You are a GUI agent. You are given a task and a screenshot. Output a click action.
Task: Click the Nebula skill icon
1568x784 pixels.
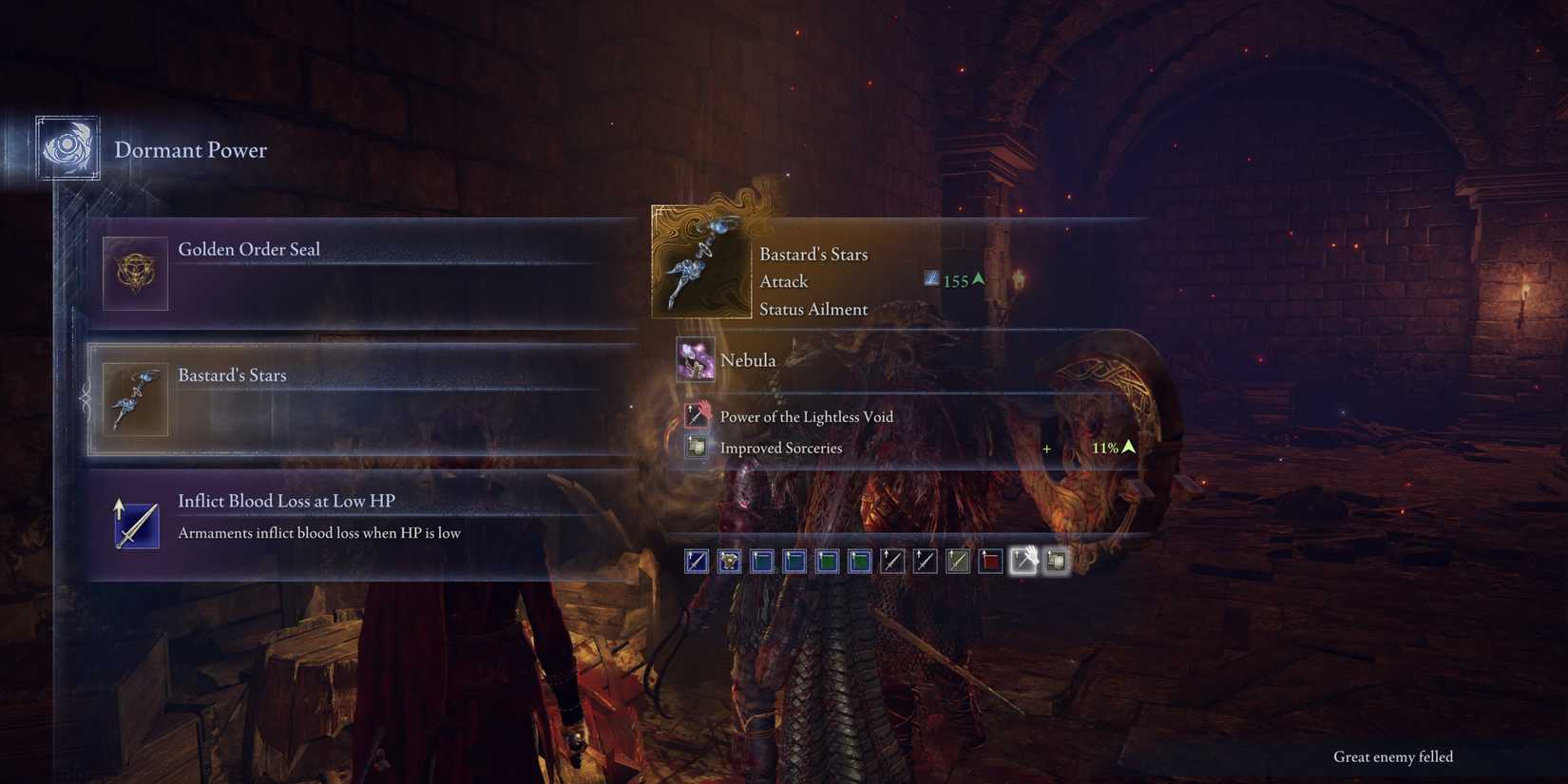click(x=698, y=360)
